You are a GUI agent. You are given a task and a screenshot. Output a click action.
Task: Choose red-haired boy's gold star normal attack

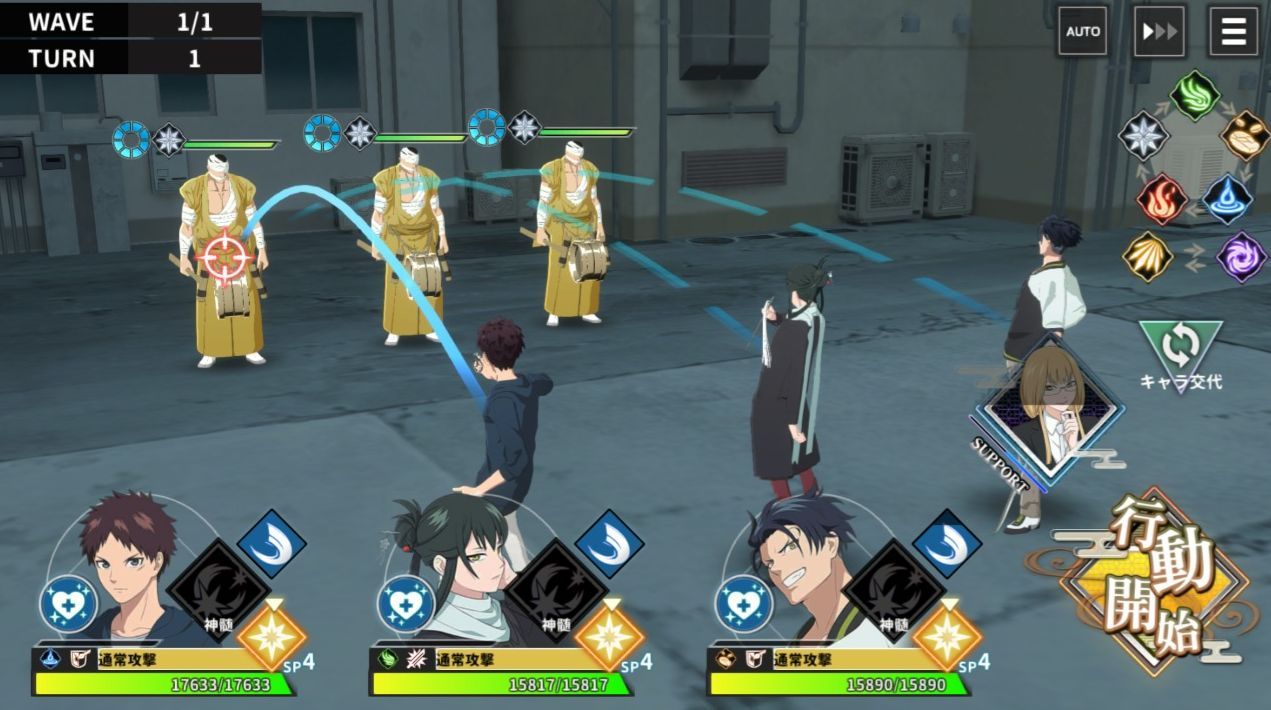point(271,635)
